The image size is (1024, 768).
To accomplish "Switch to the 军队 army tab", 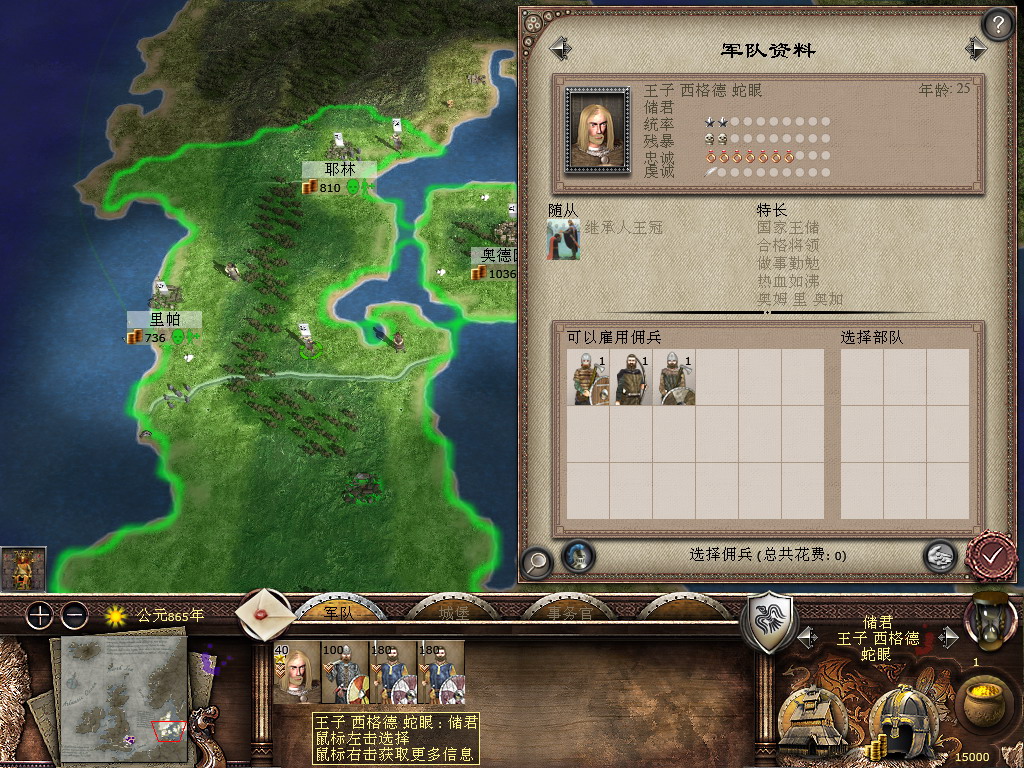I will (x=339, y=612).
